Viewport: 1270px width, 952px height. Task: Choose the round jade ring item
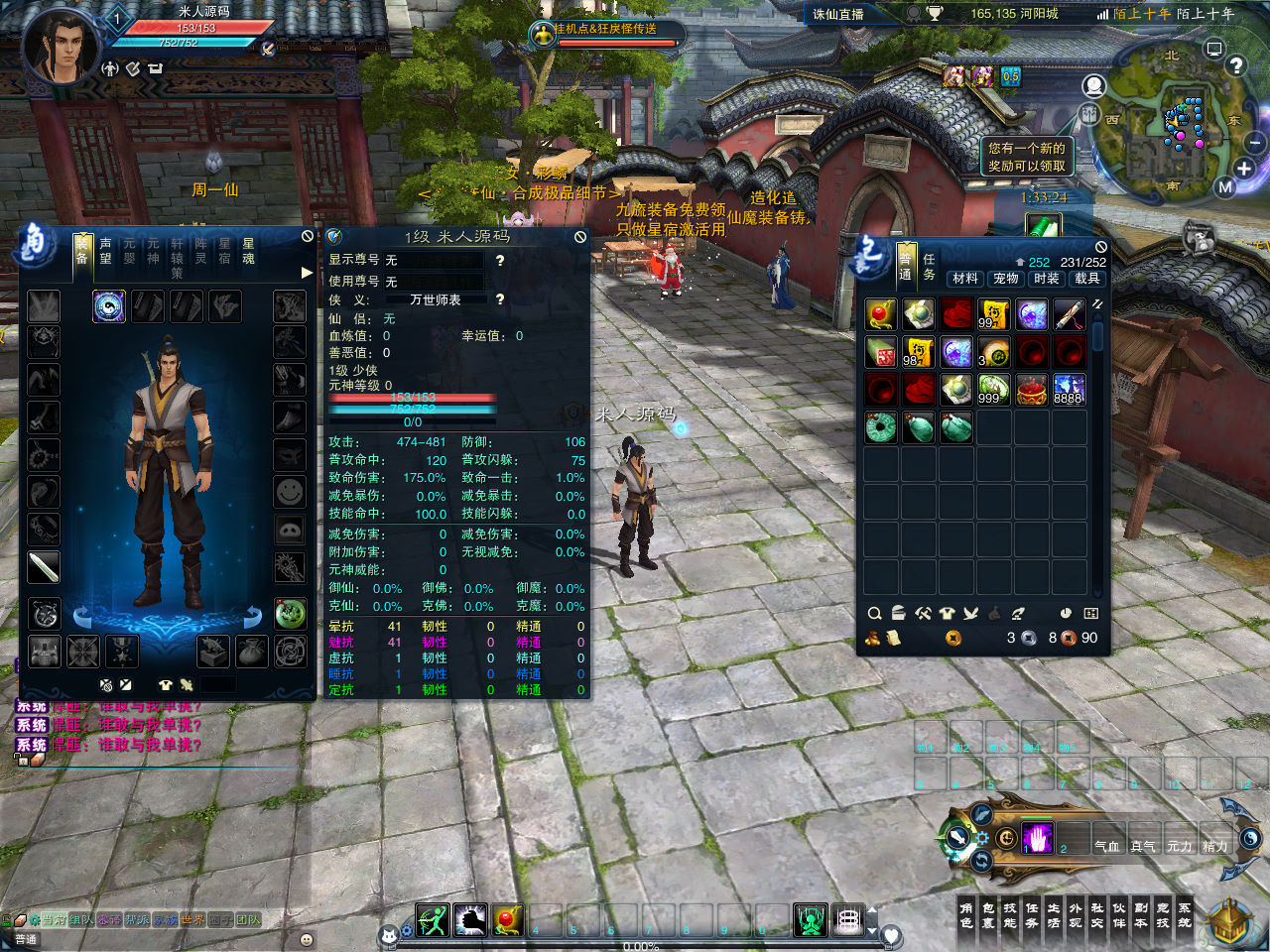click(x=881, y=427)
